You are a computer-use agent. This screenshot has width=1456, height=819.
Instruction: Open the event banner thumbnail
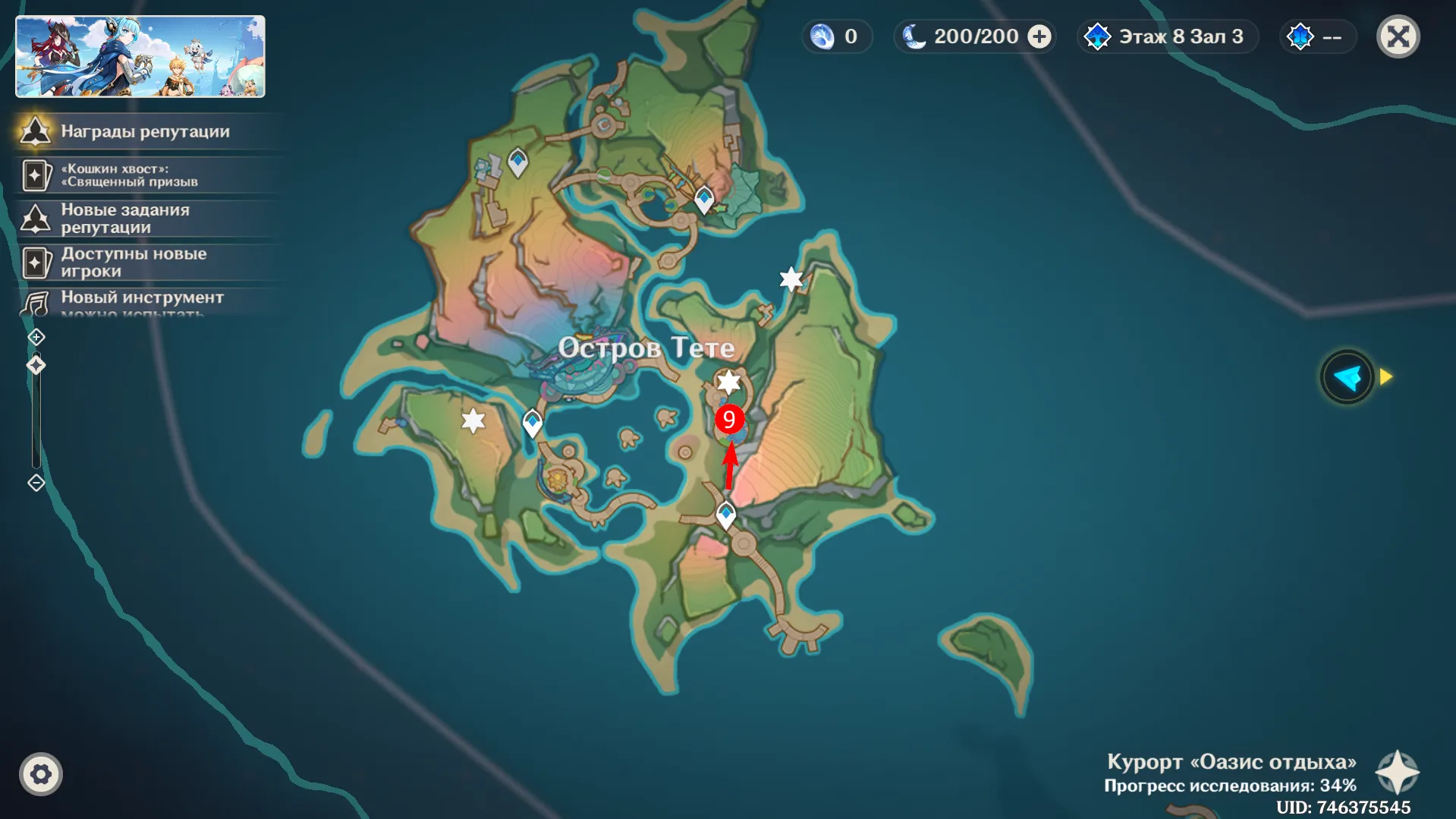click(140, 57)
